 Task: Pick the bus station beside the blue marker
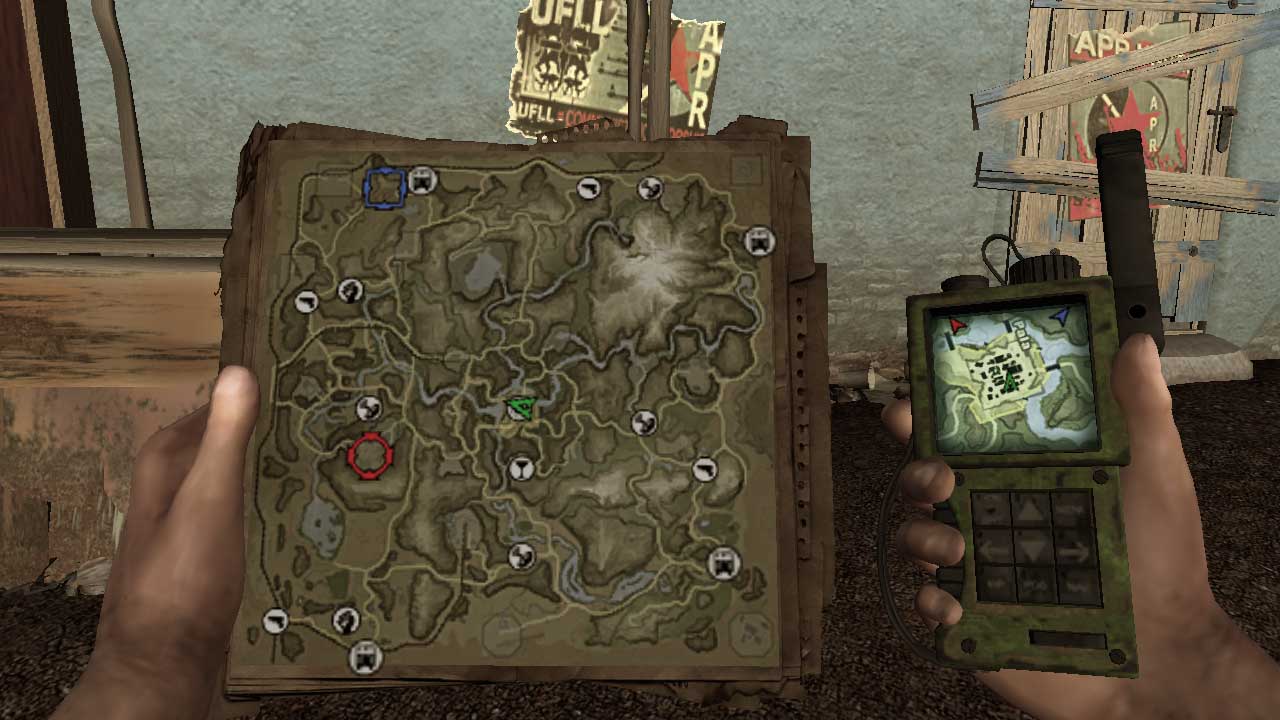423,181
